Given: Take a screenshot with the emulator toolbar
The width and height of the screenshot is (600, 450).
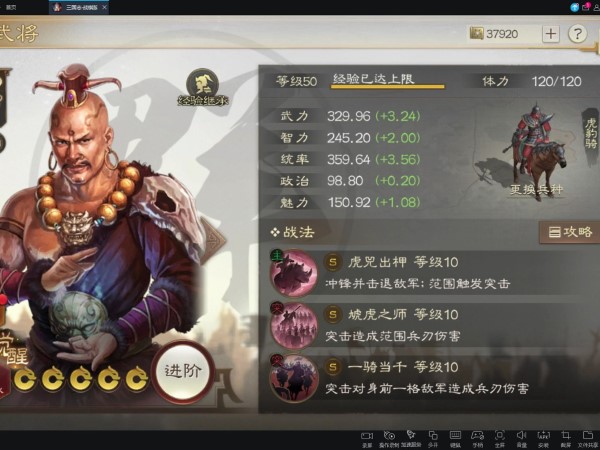Looking at the screenshot, I should 566,438.
